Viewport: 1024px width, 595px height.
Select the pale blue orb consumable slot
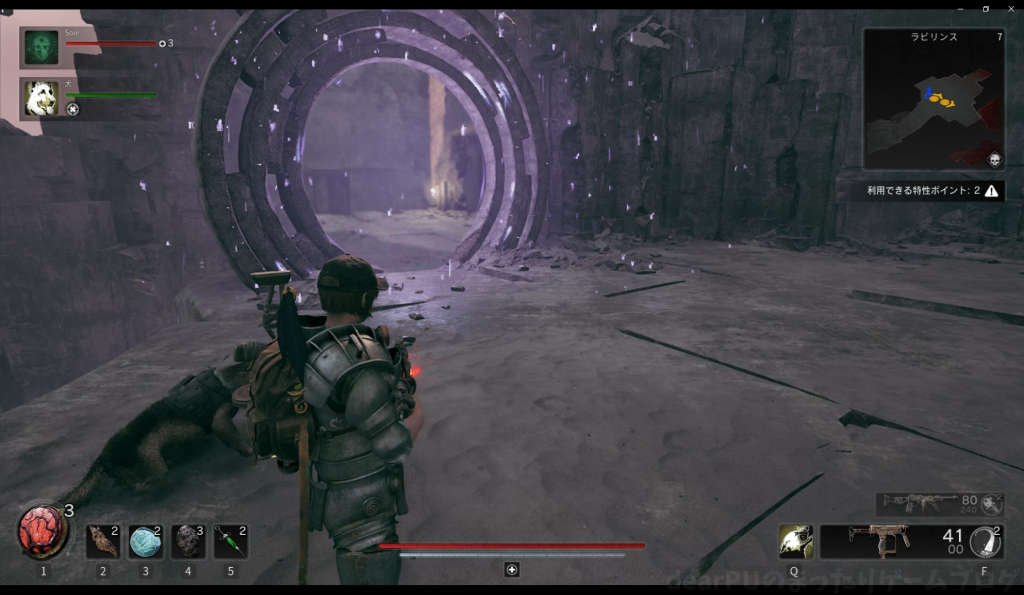[x=145, y=541]
